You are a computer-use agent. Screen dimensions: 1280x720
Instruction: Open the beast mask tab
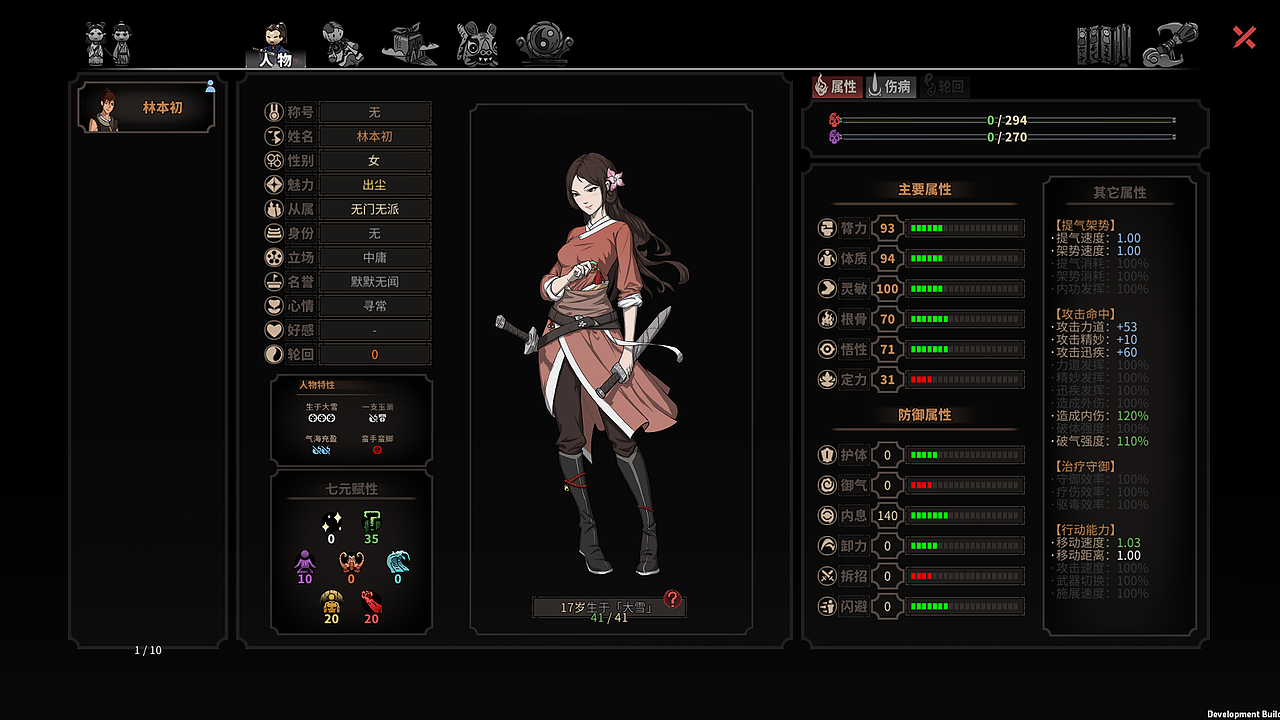tap(477, 44)
